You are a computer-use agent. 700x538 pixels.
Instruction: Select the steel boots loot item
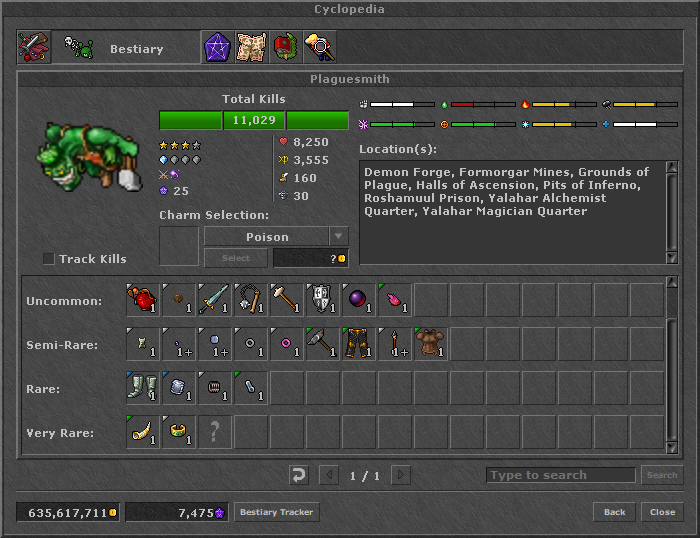(x=143, y=387)
